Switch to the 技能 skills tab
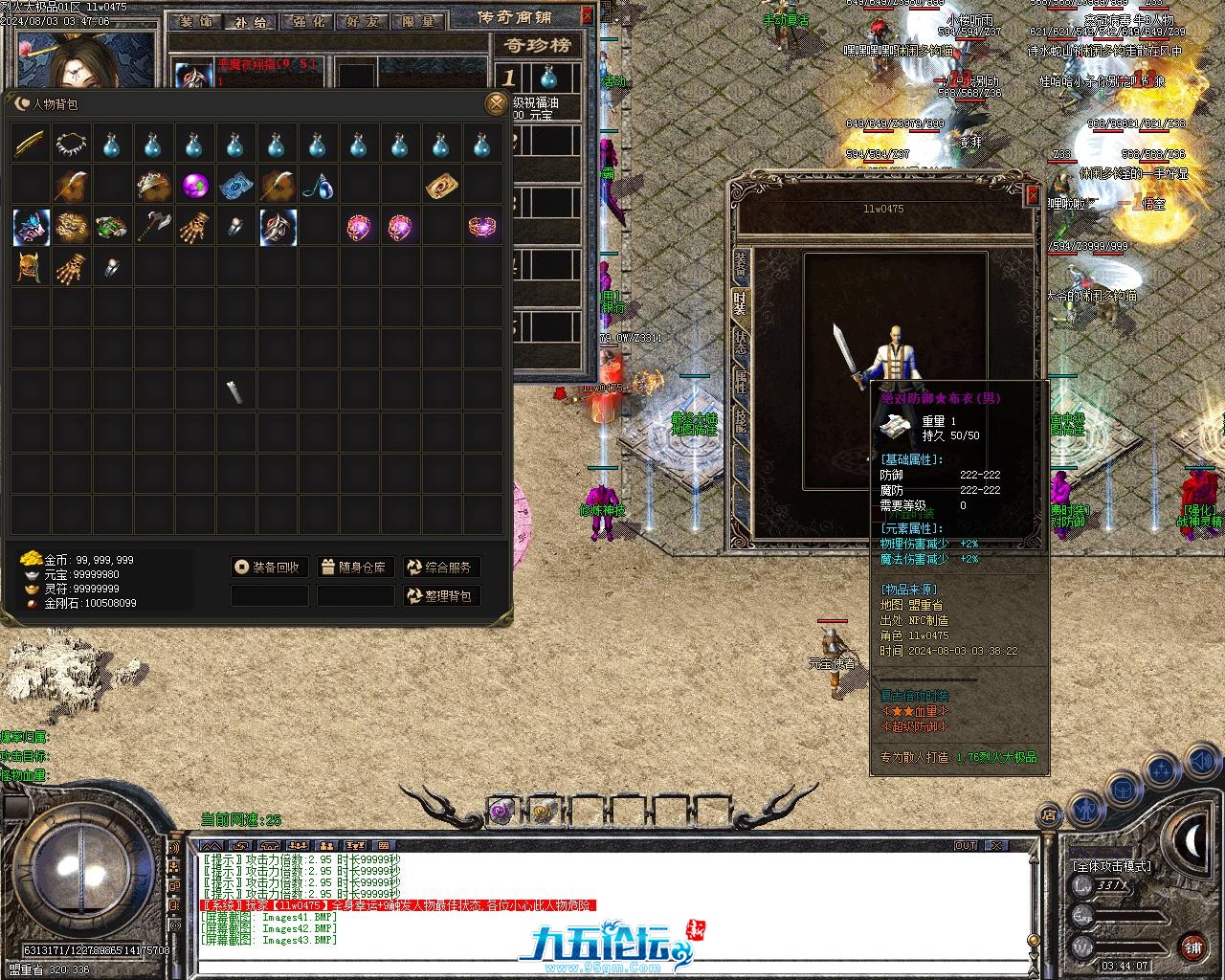This screenshot has height=980, width=1225. click(x=740, y=419)
